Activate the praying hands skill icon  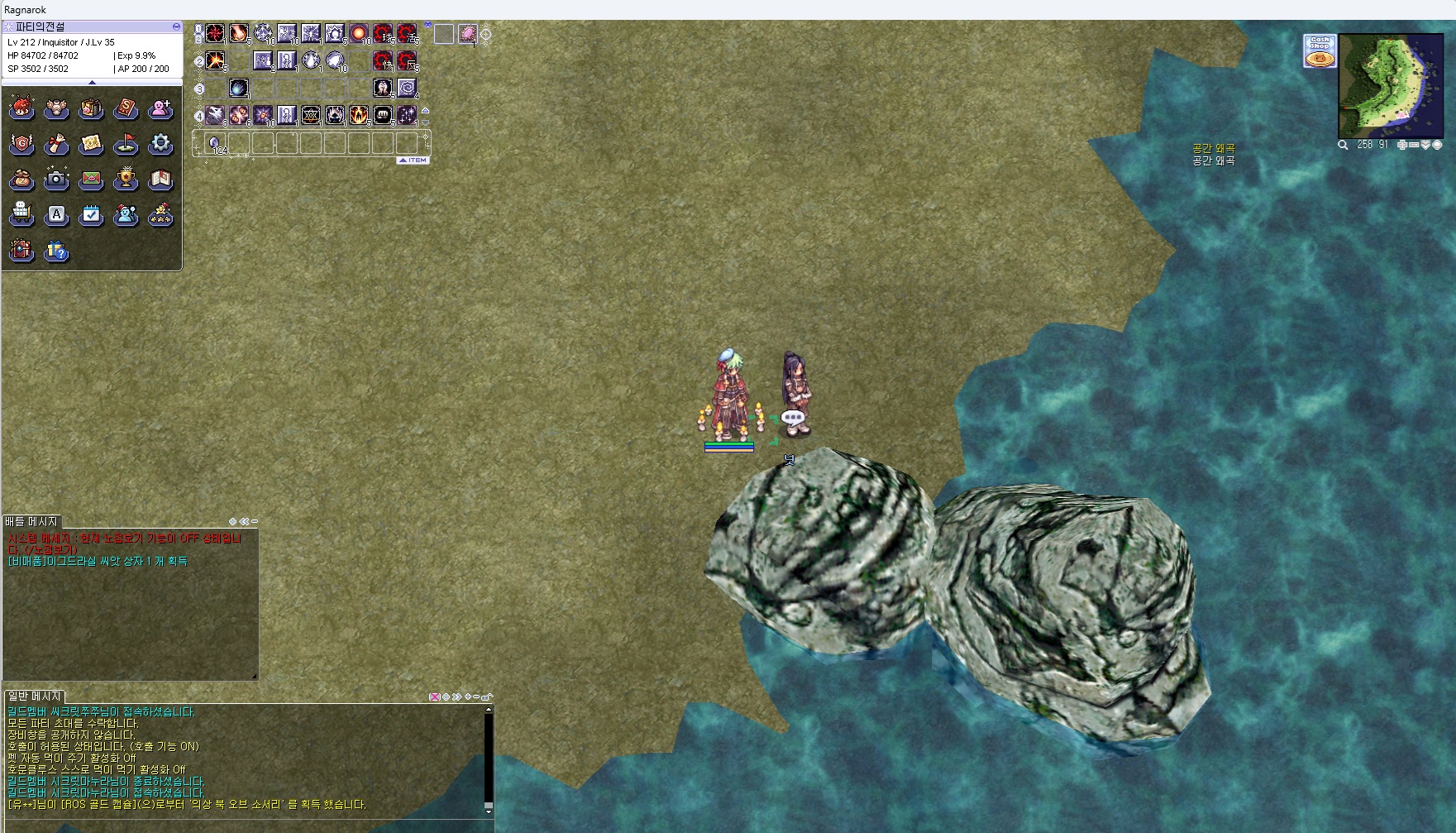[x=382, y=87]
